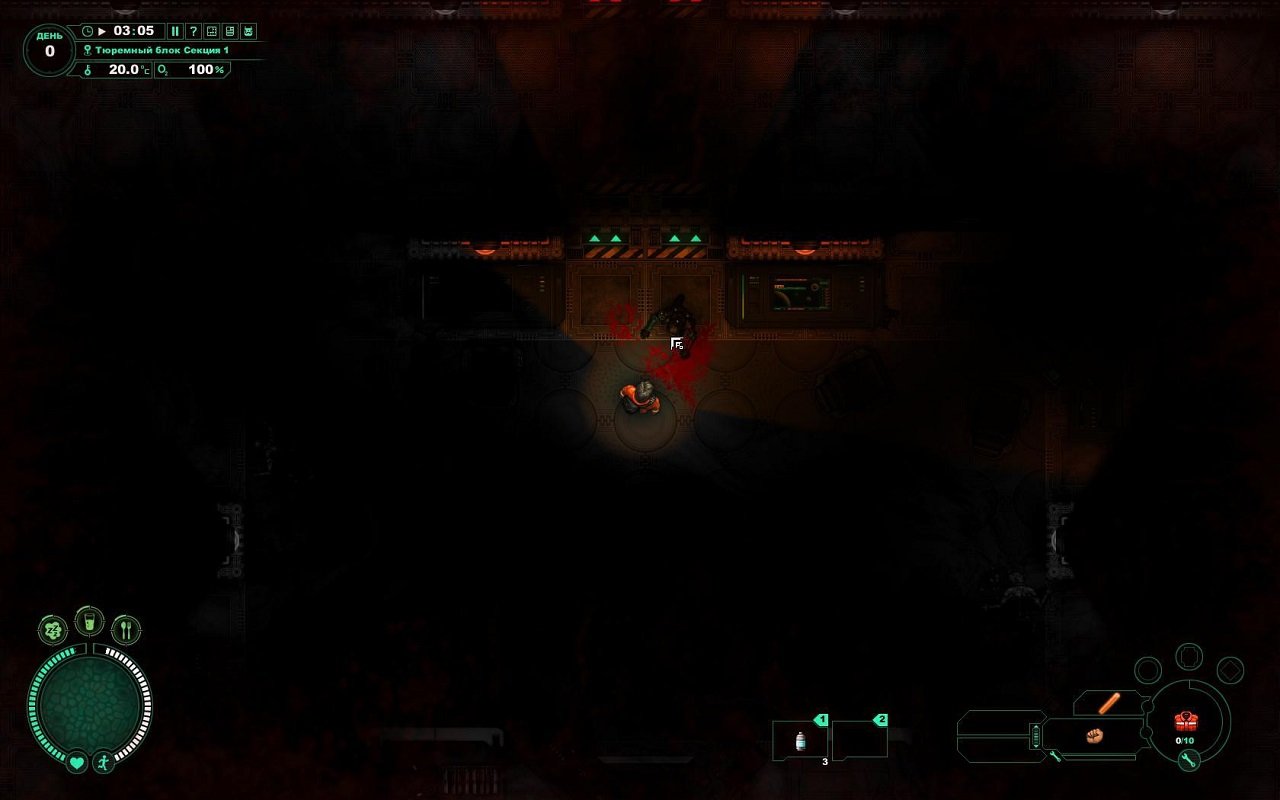Click the sleep ZZZ status icon
1280x800 pixels.
(54, 629)
